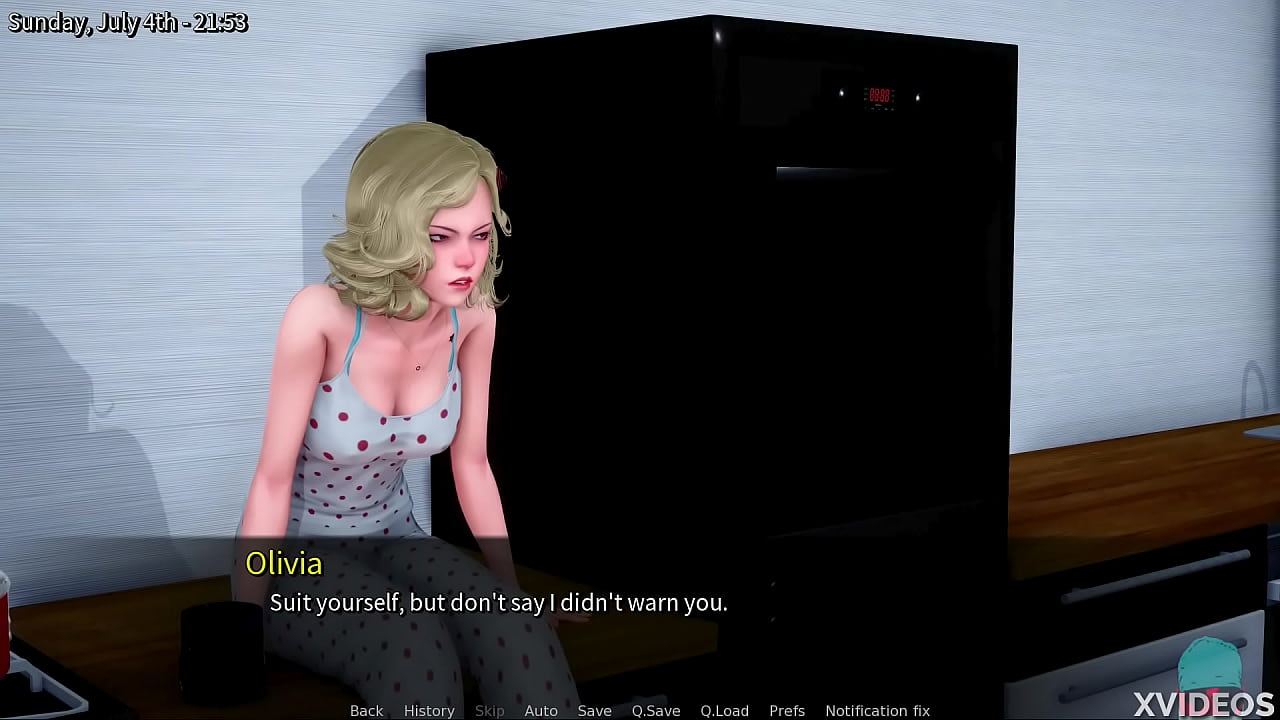1280x720 pixels.
Task: Perform a Q.Save quick save
Action: click(656, 710)
